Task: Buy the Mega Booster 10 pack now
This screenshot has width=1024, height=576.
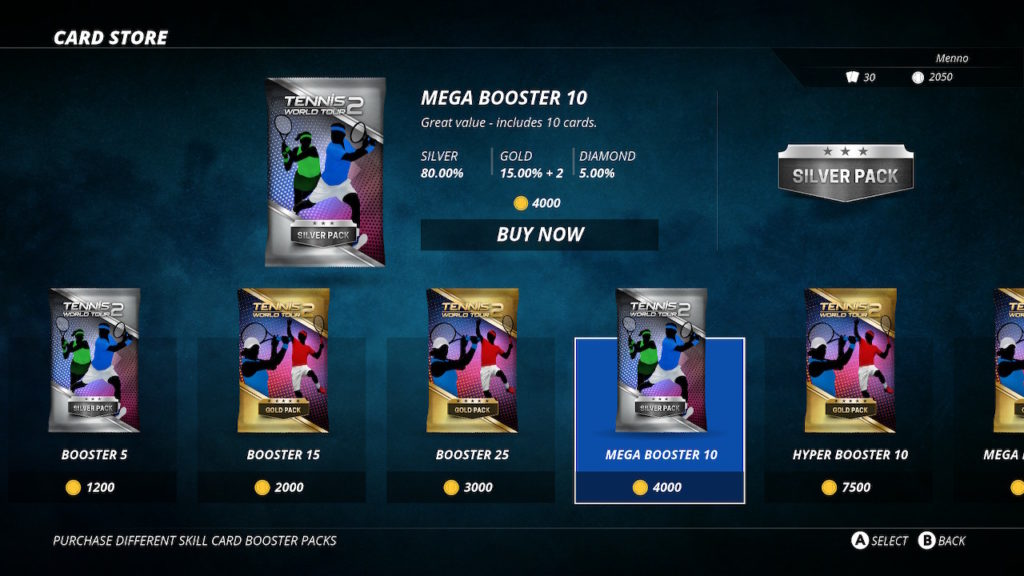Action: (540, 235)
